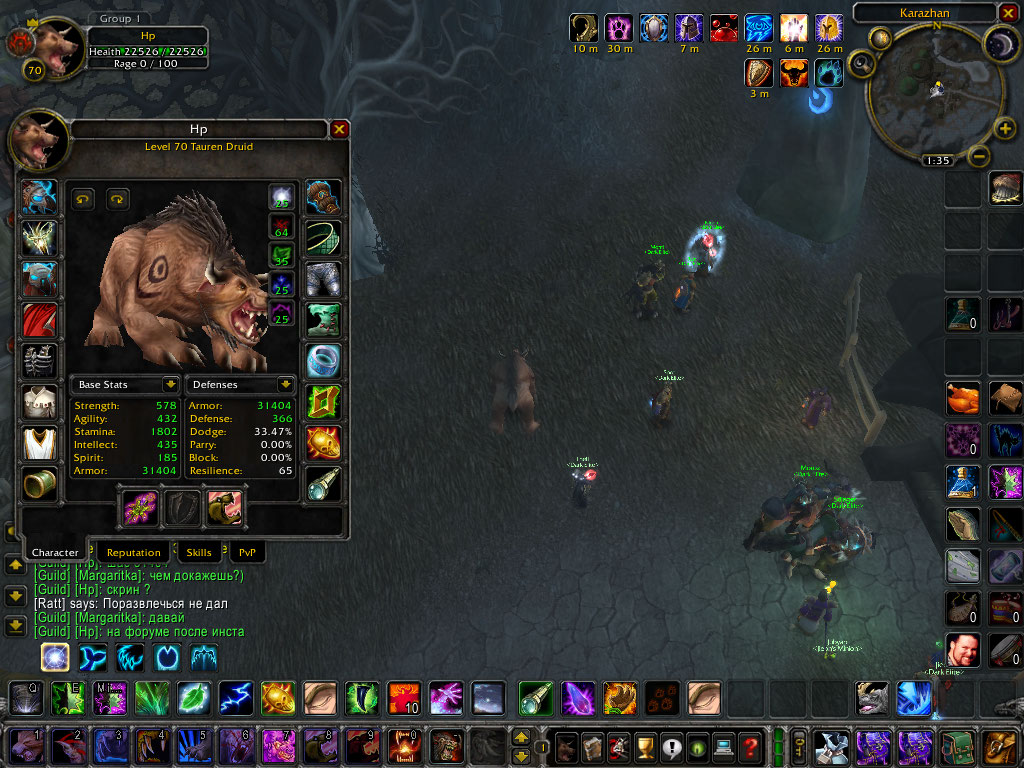The width and height of the screenshot is (1024, 768).
Task: Show the PvP tab
Action: (247, 552)
